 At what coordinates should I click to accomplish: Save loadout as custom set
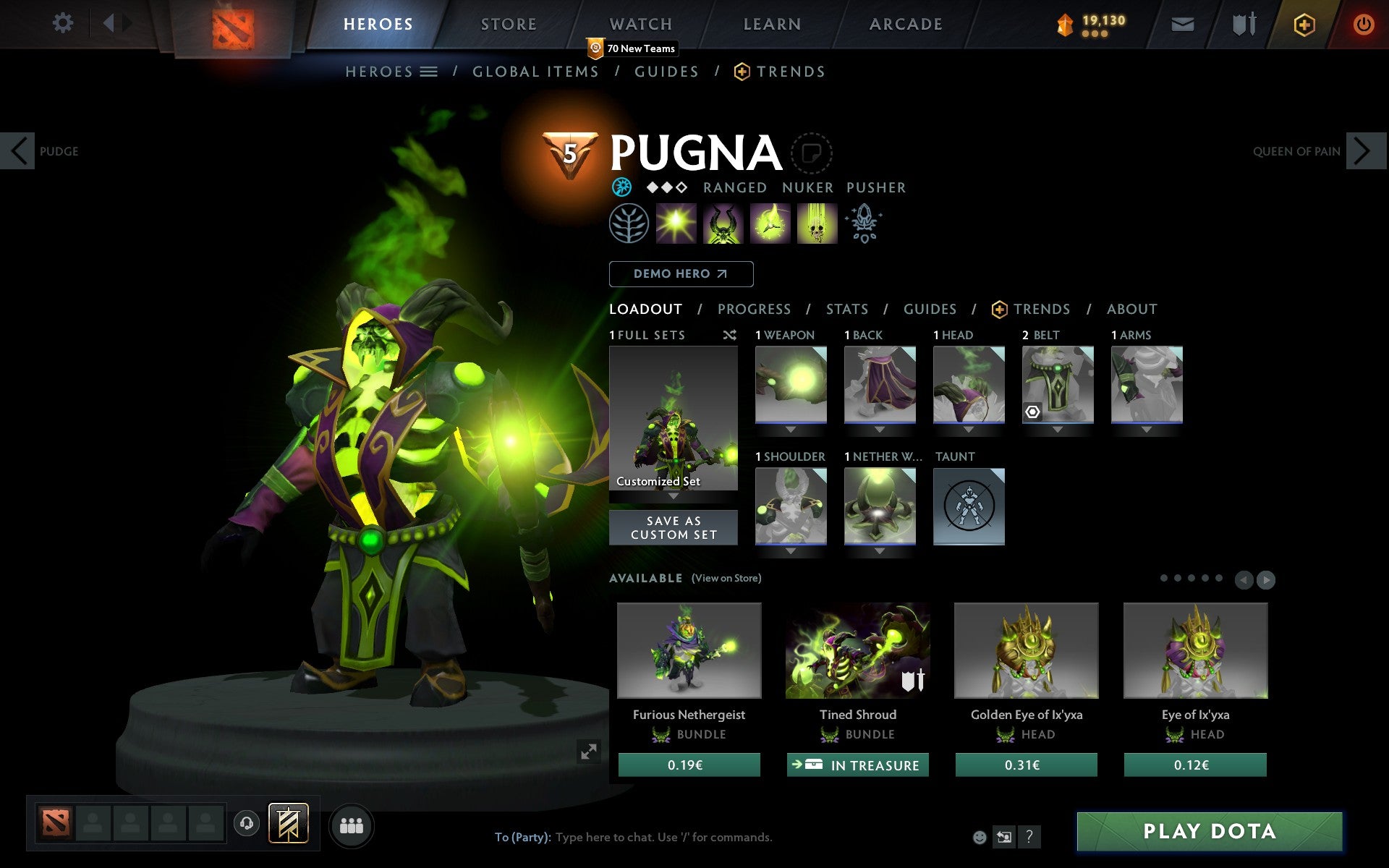[673, 527]
